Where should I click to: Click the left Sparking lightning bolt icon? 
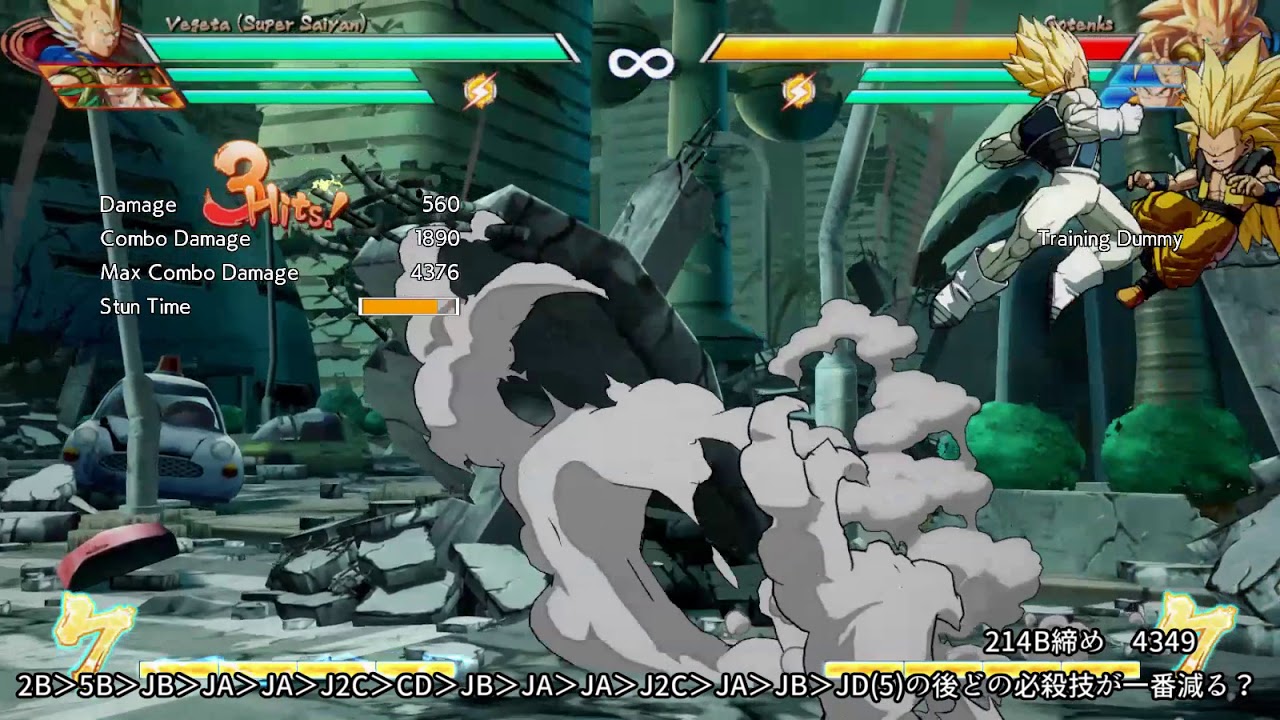pyautogui.click(x=480, y=91)
